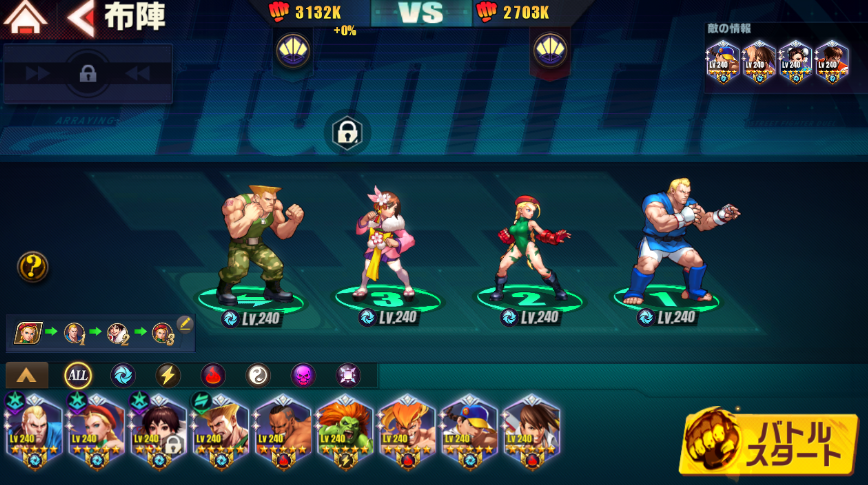The width and height of the screenshot is (868, 485).
Task: Go back from the 布陣 formation screen
Action: (x=81, y=17)
